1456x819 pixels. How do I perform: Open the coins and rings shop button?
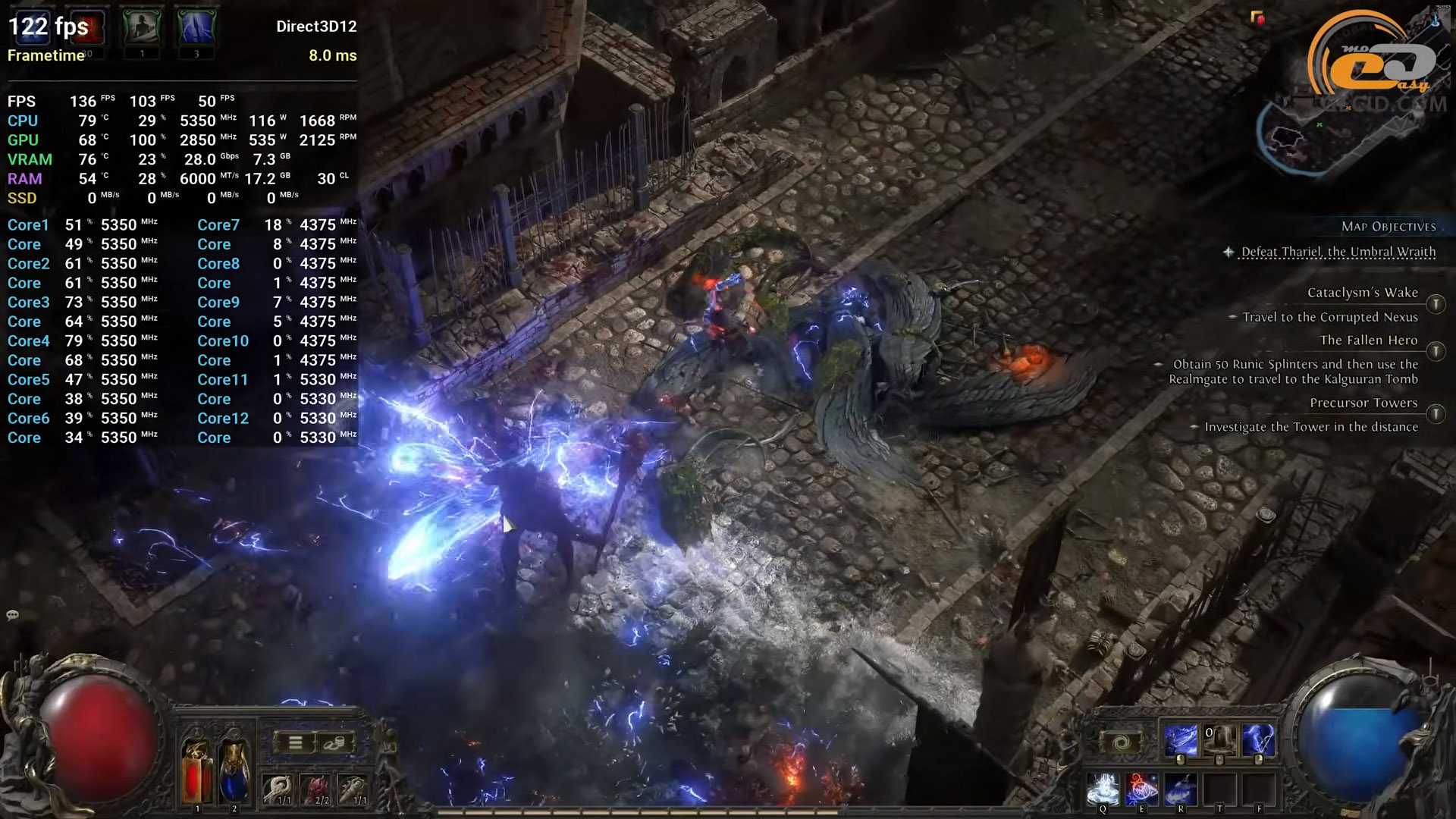(x=334, y=742)
